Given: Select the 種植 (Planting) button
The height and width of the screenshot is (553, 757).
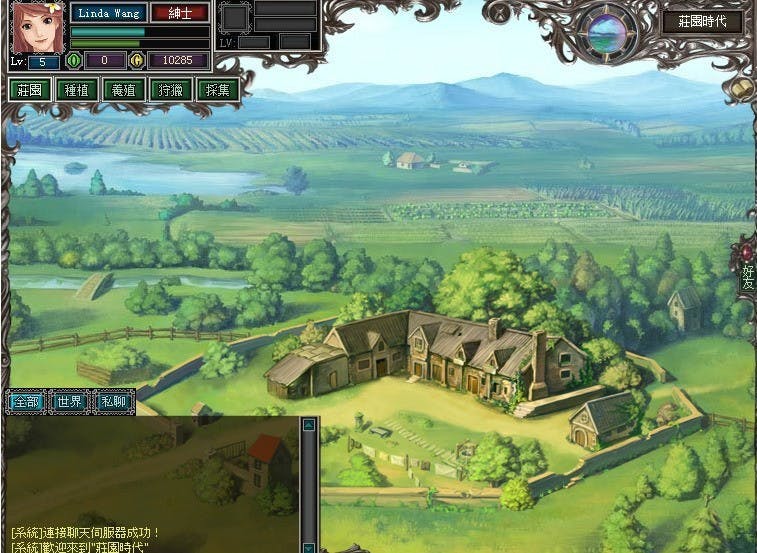Looking at the screenshot, I should [x=76, y=89].
